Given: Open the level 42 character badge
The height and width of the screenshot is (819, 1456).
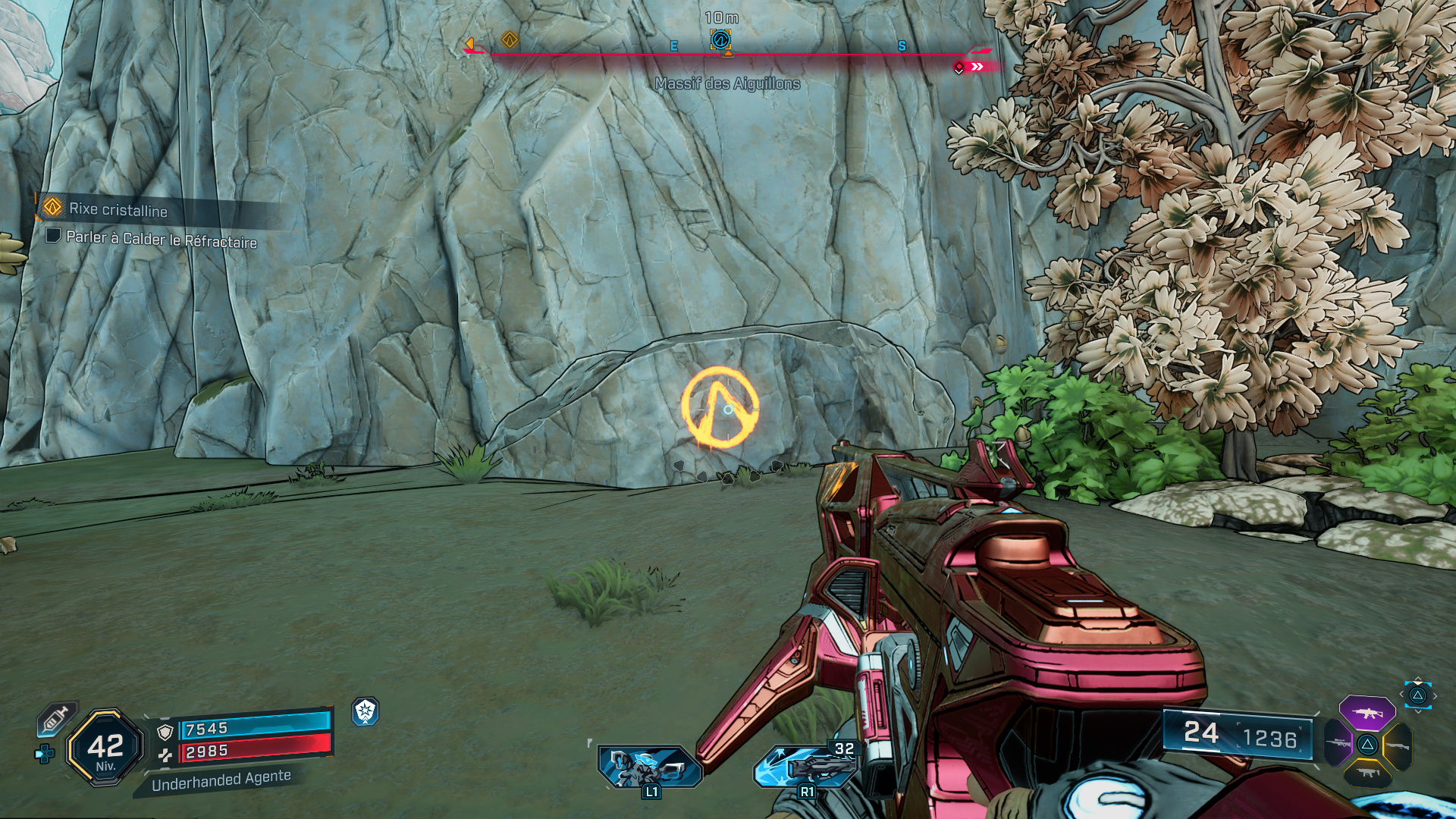Looking at the screenshot, I should (105, 748).
